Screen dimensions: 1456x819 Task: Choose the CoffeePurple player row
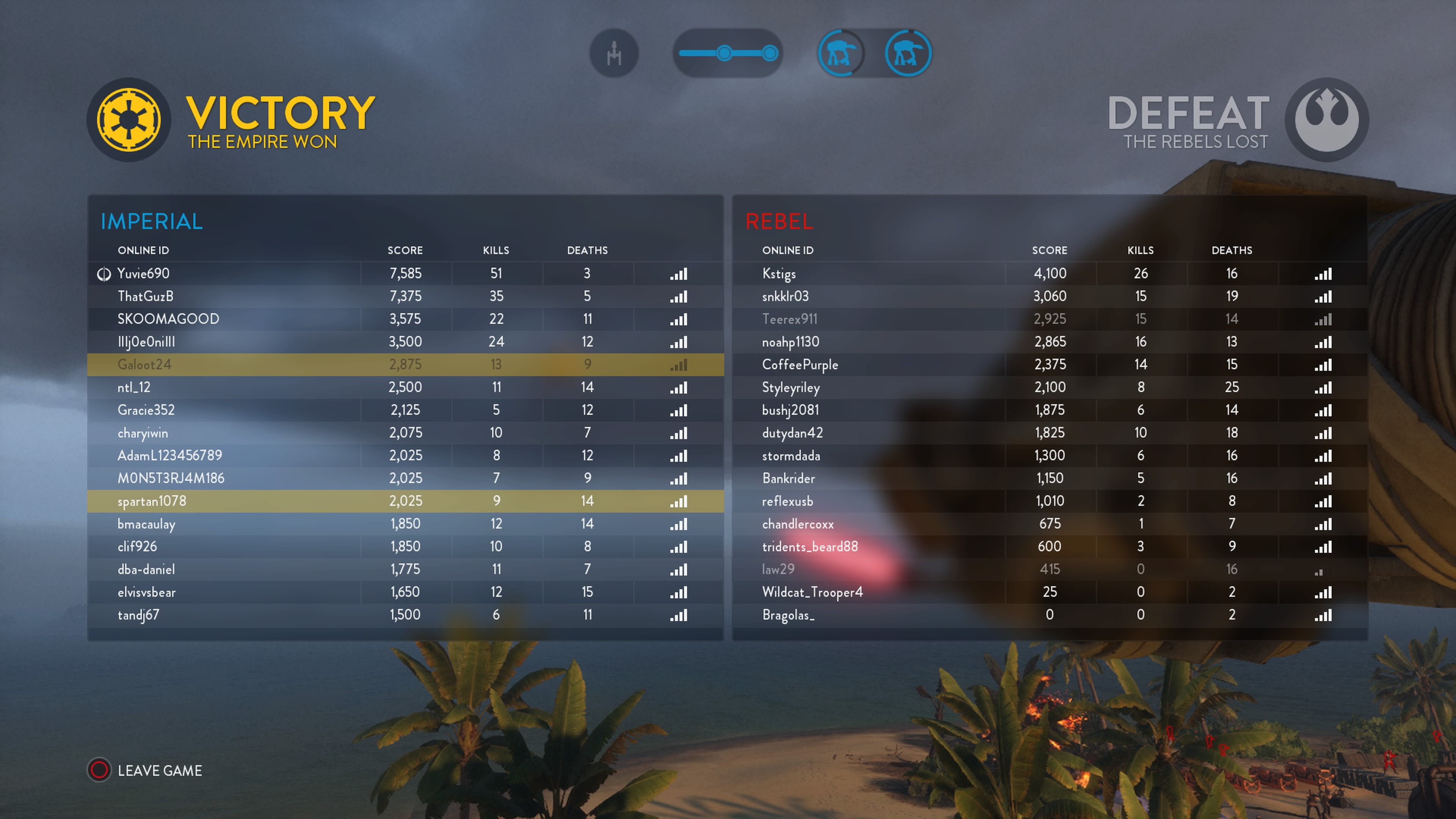(x=800, y=364)
